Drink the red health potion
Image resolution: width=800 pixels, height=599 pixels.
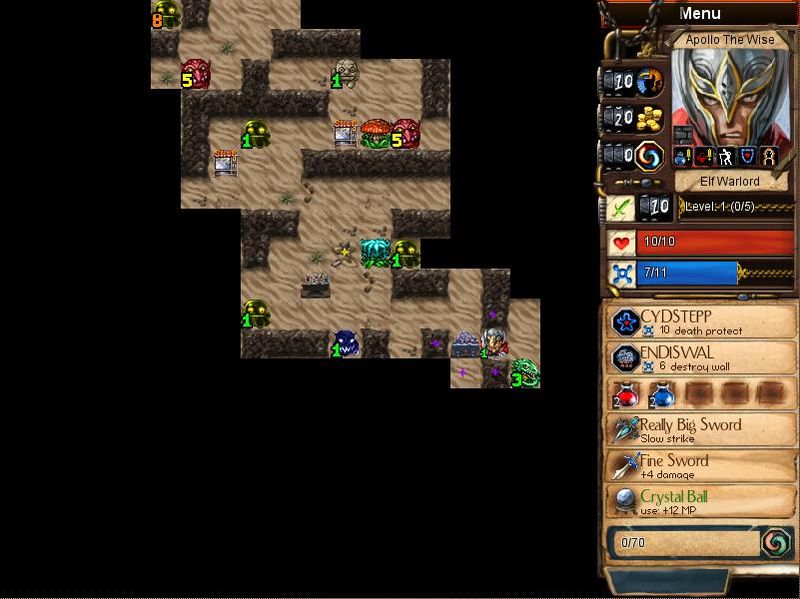(627, 395)
